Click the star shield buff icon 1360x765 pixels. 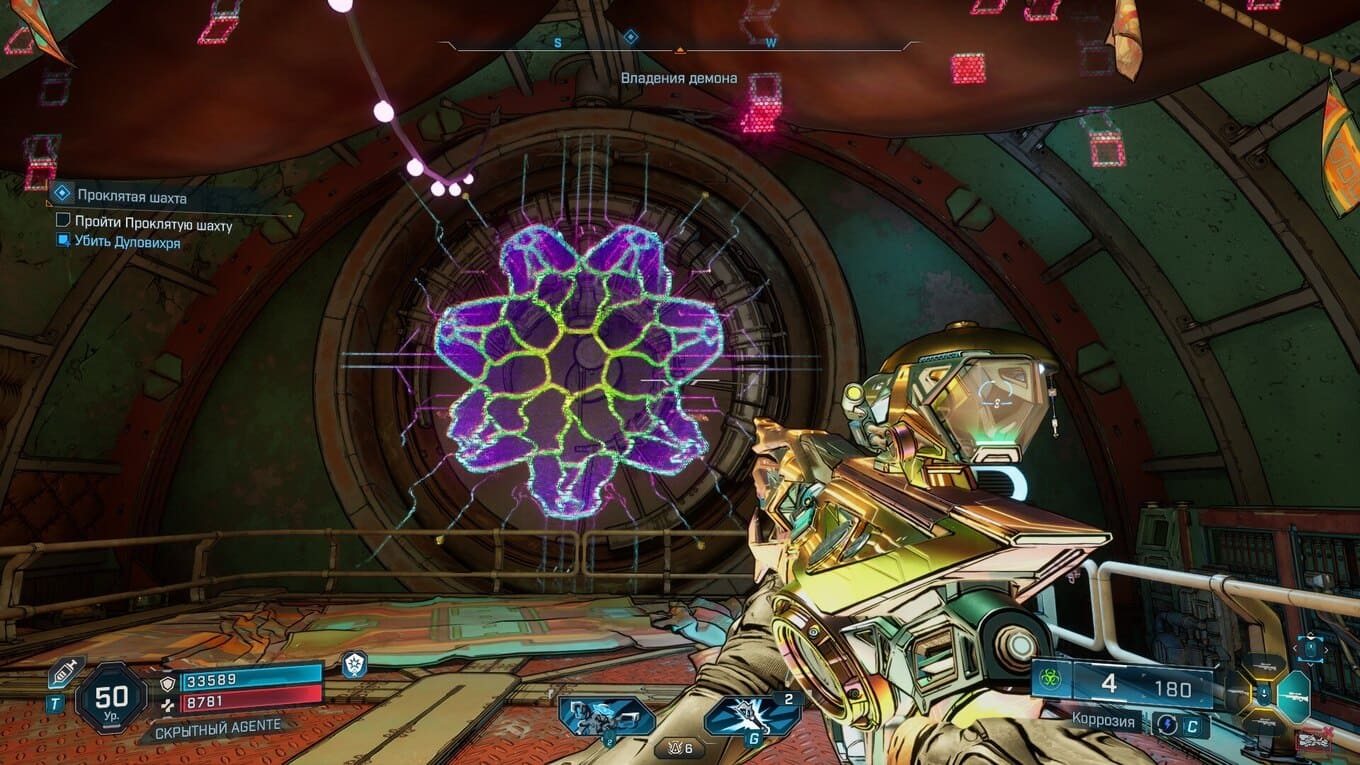pyautogui.click(x=354, y=663)
